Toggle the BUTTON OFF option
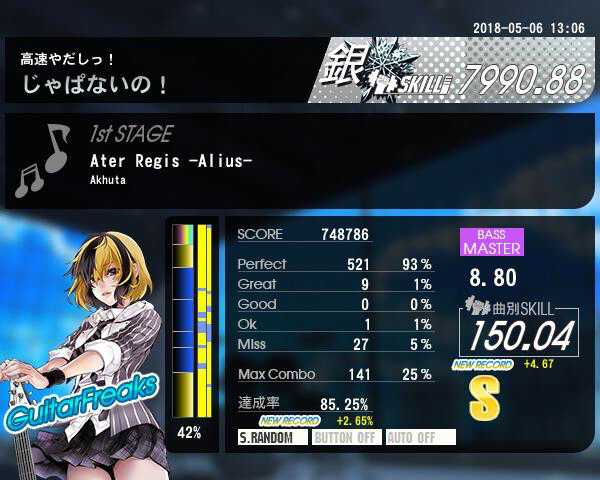Screen dimensions: 600x480 click(x=346, y=437)
